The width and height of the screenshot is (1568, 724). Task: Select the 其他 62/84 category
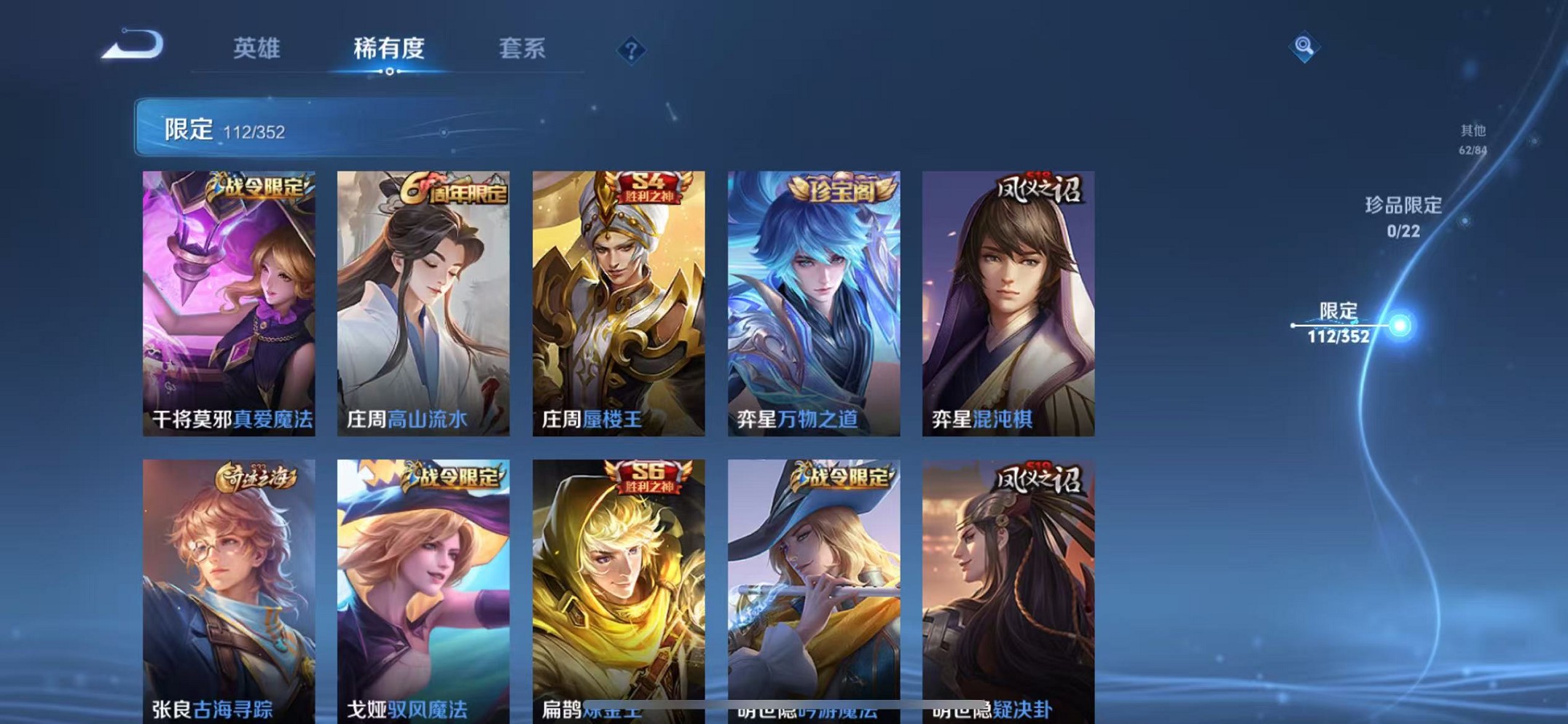click(1473, 138)
